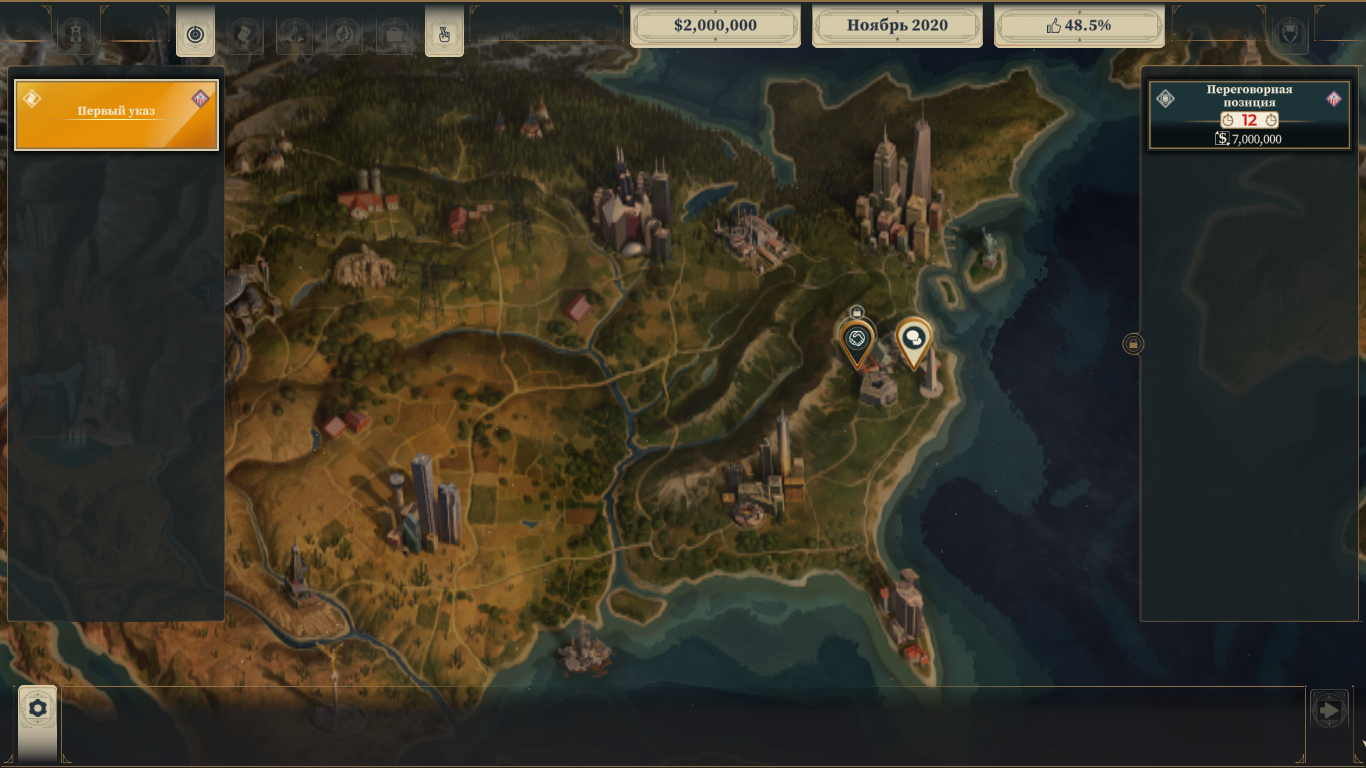This screenshot has width=1366, height=768.
Task: Activate the circular target tab in top bar
Action: click(195, 35)
